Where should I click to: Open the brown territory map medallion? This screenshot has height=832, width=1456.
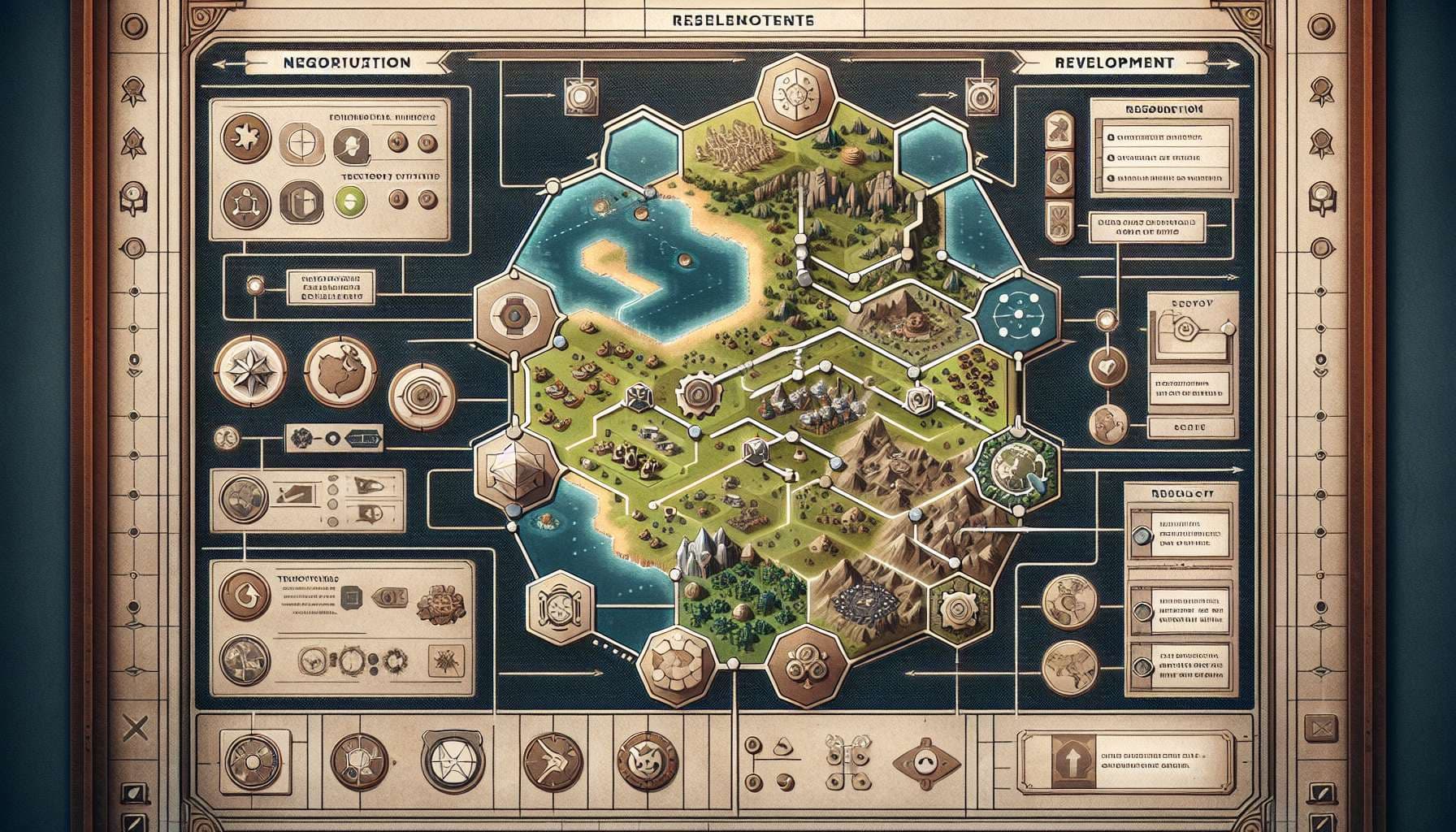click(340, 372)
